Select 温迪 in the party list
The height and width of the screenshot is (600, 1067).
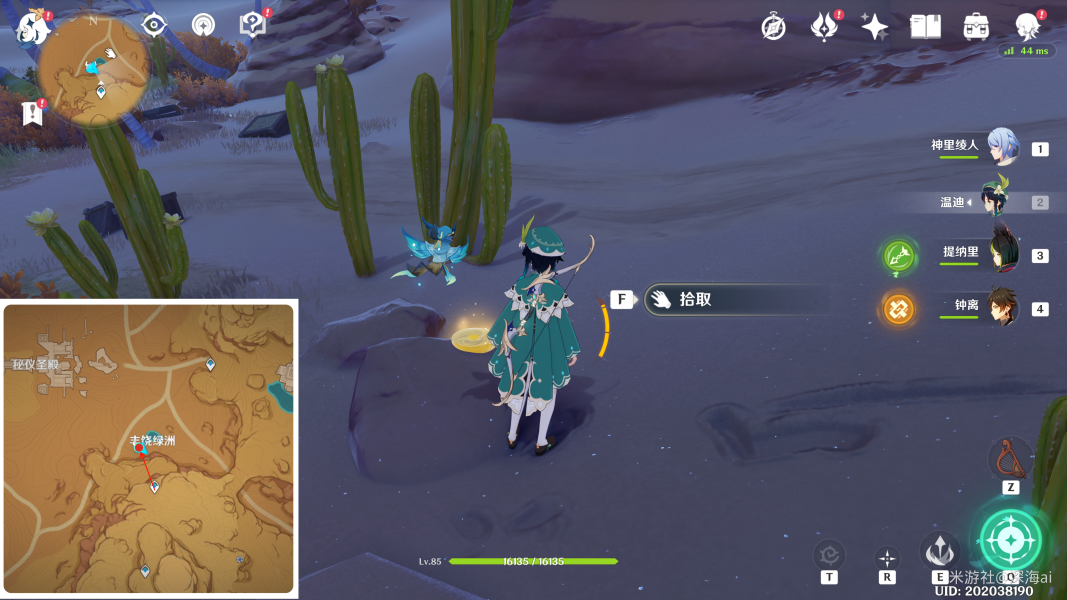pos(1002,201)
